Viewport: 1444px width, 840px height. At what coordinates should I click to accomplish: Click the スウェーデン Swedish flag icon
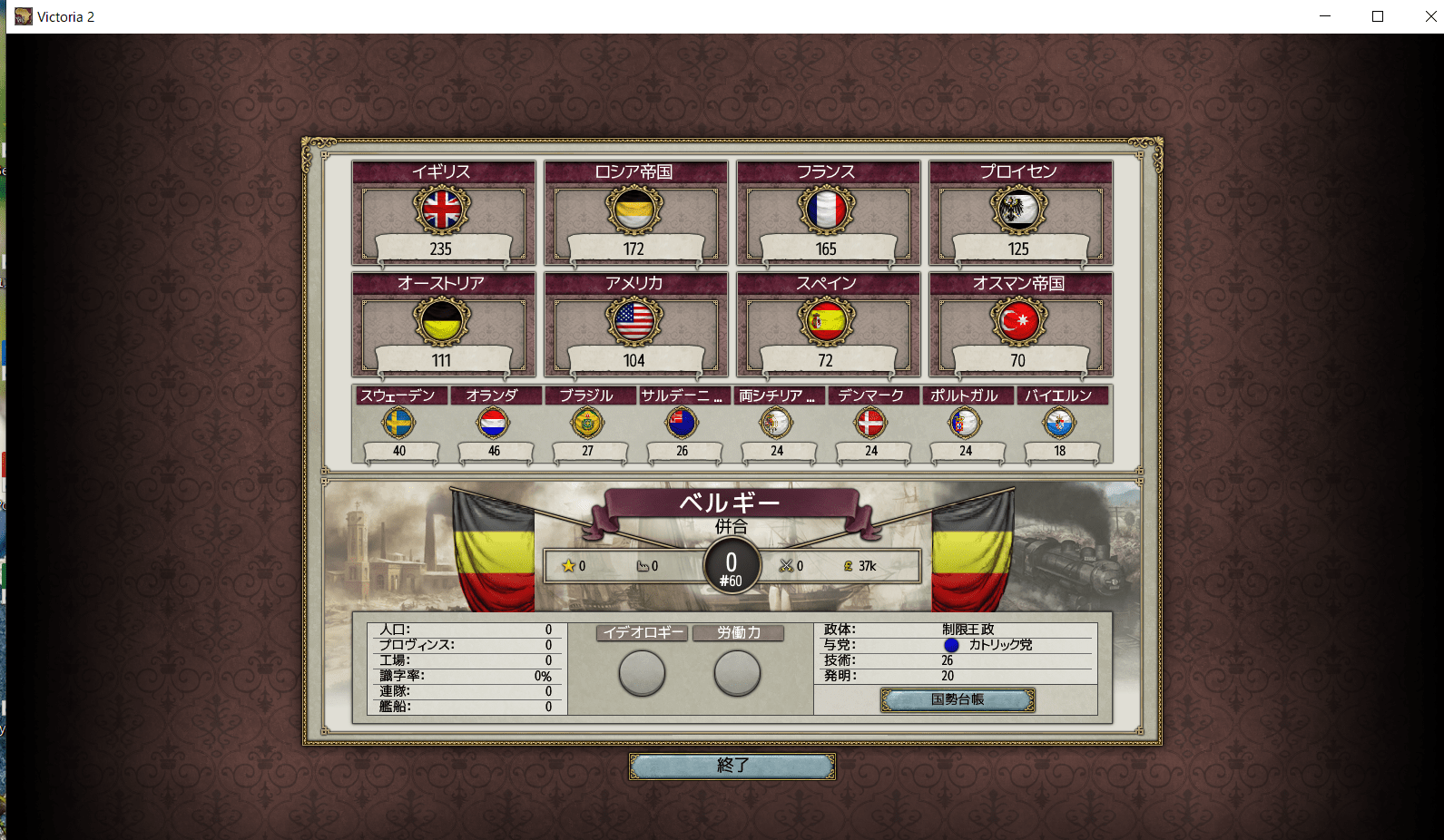[399, 423]
